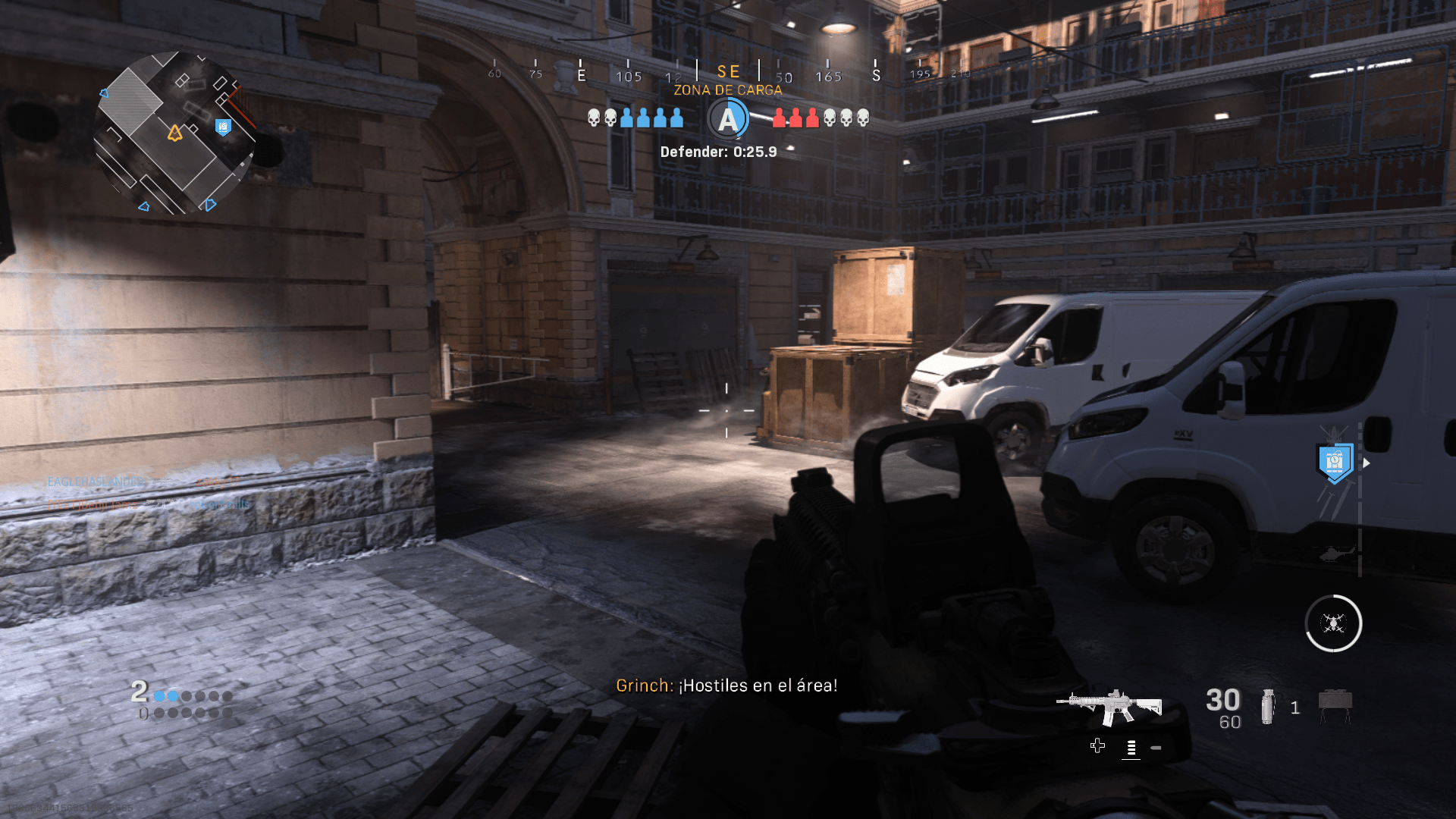The image size is (1456, 819).
Task: Click the health cross icon near the weapon
Action: [x=1098, y=745]
